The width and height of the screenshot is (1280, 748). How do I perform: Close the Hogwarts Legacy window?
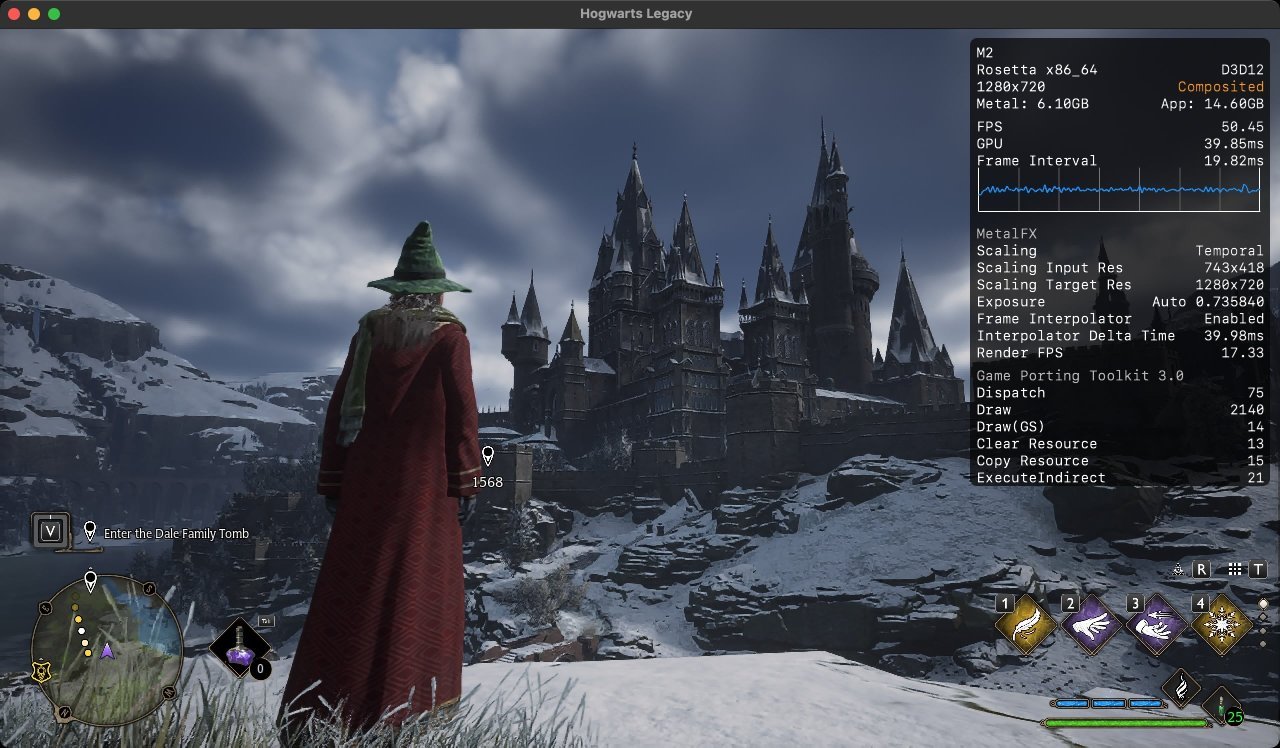tap(14, 14)
